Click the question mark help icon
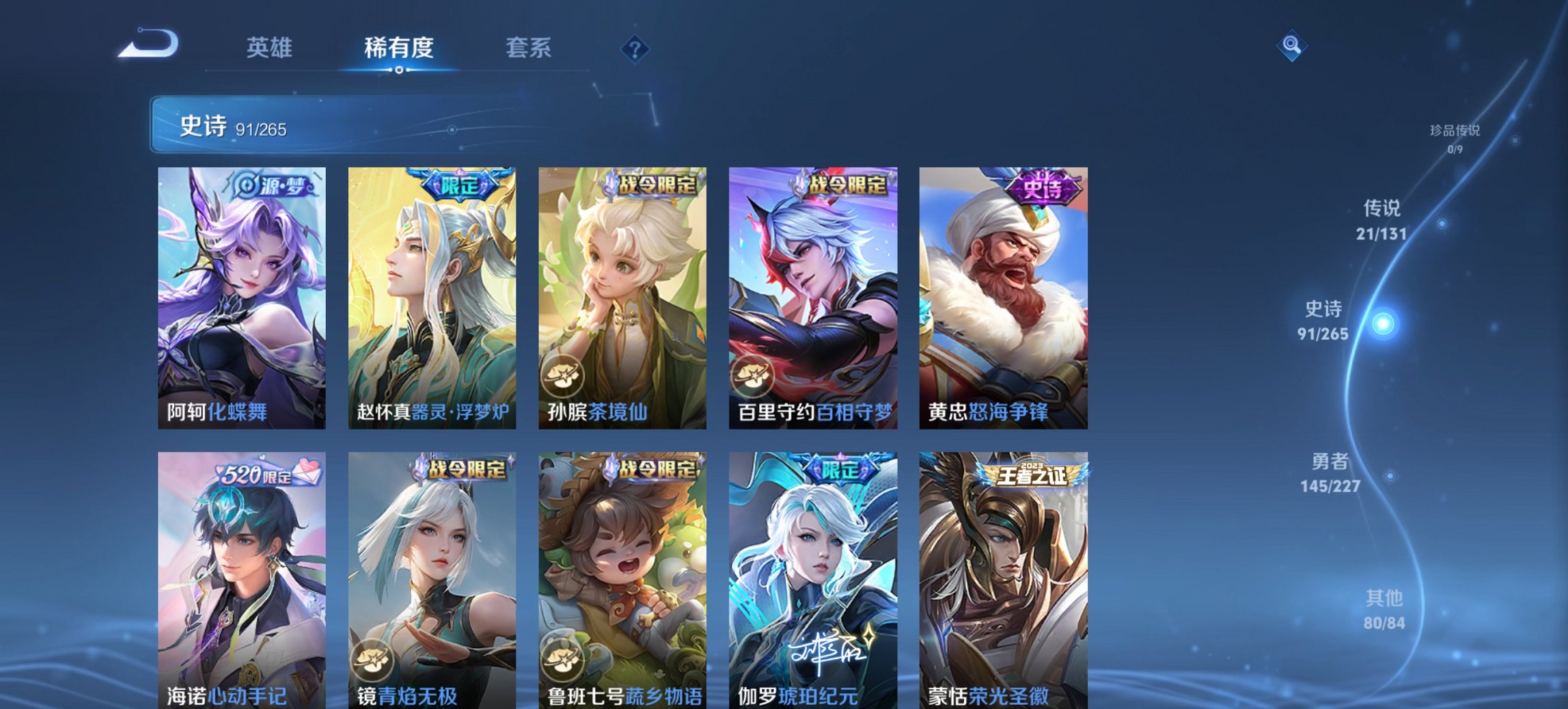This screenshot has height=709, width=1568. click(633, 47)
